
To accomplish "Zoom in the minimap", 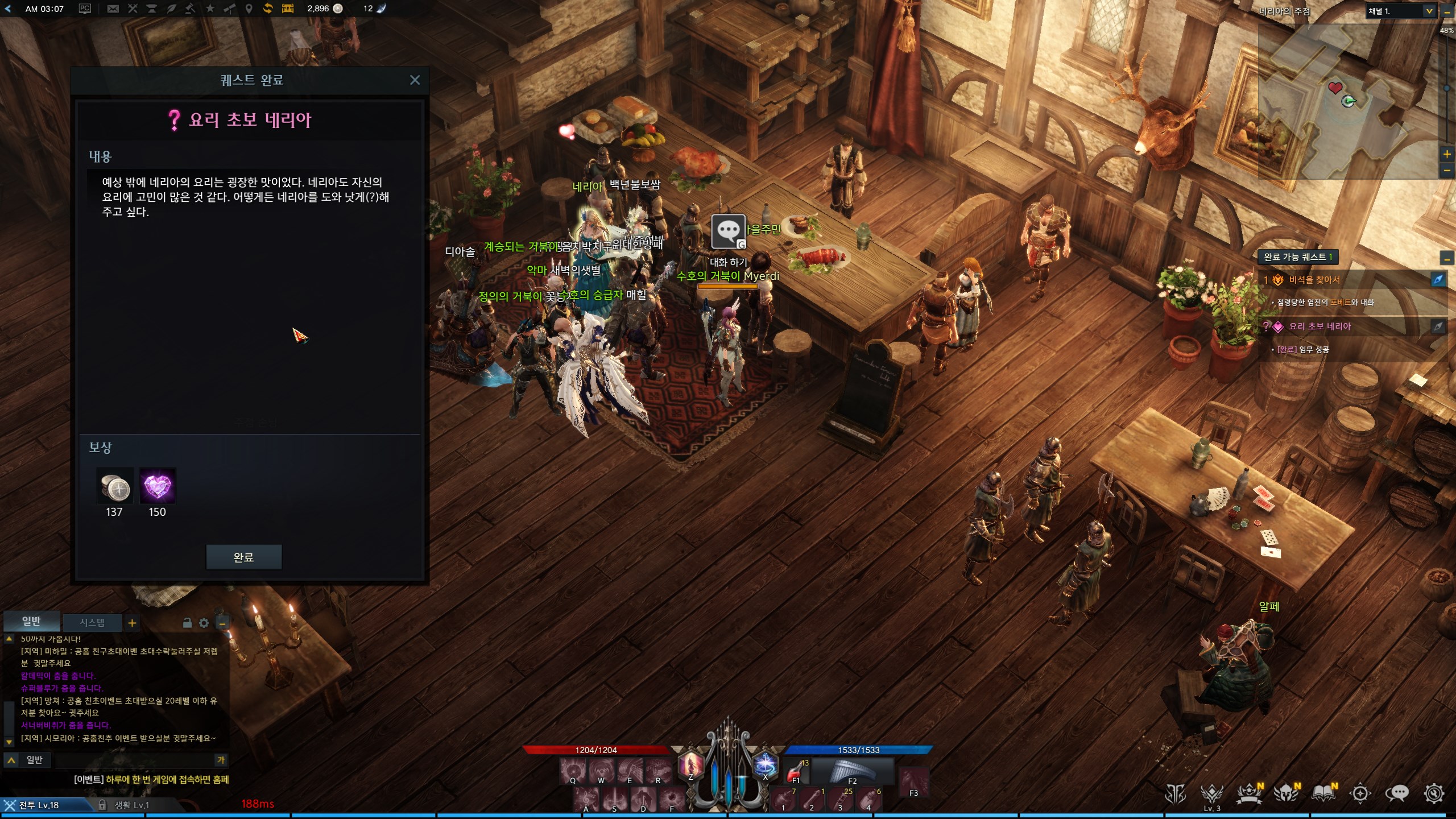I will [x=1447, y=154].
